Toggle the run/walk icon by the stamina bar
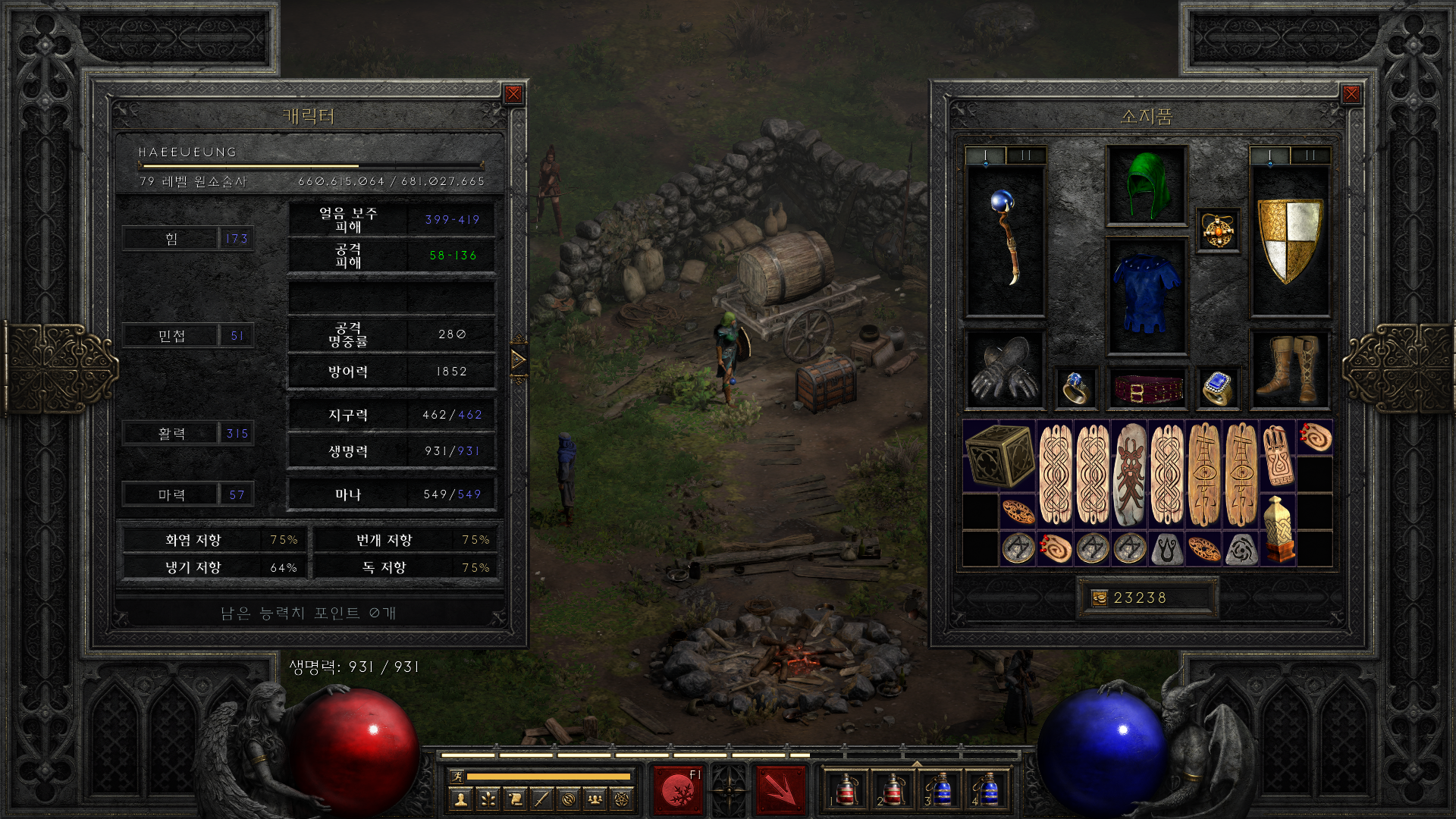 point(457,776)
